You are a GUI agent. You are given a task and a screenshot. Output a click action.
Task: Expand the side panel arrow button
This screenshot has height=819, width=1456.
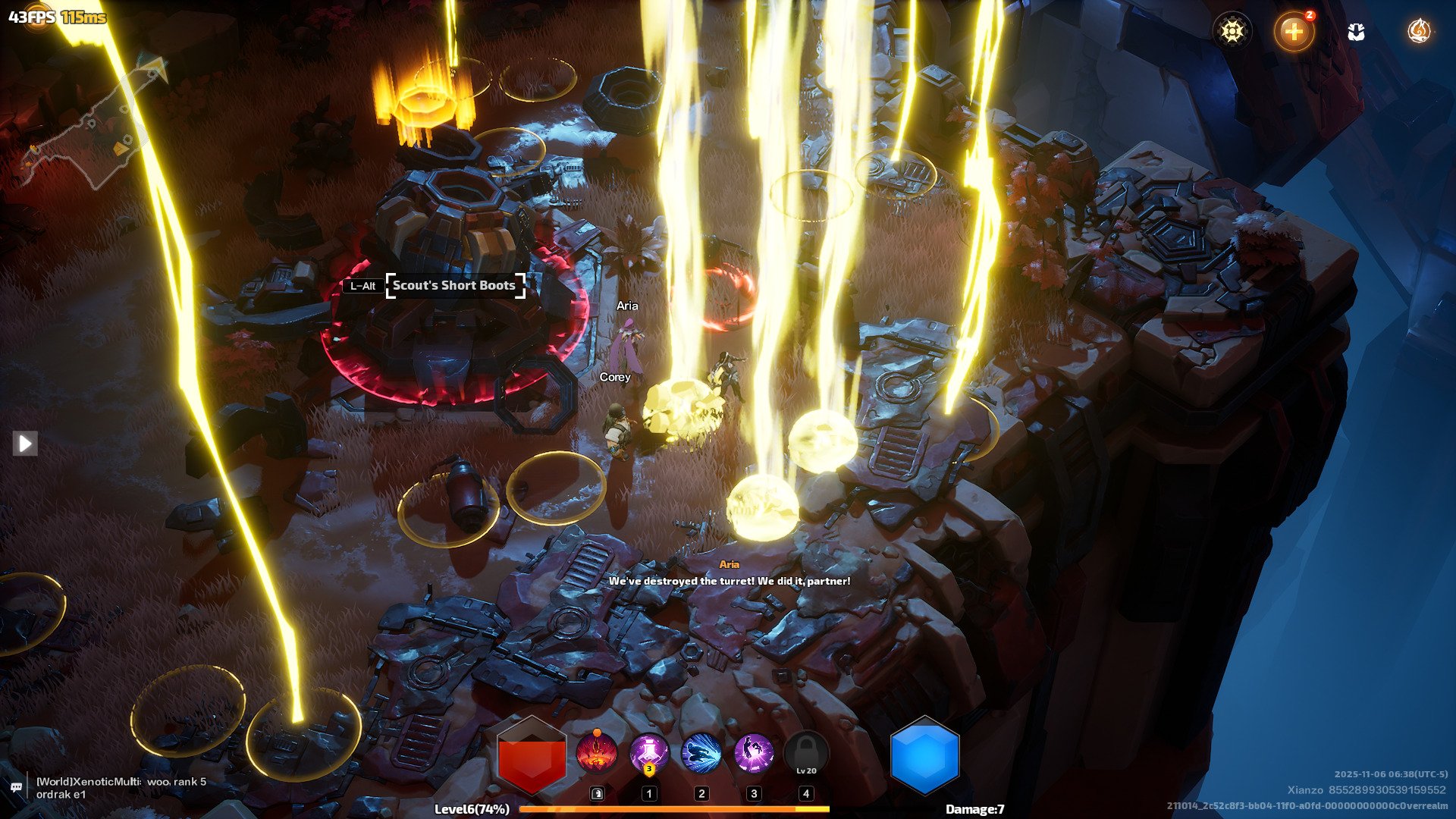click(25, 444)
